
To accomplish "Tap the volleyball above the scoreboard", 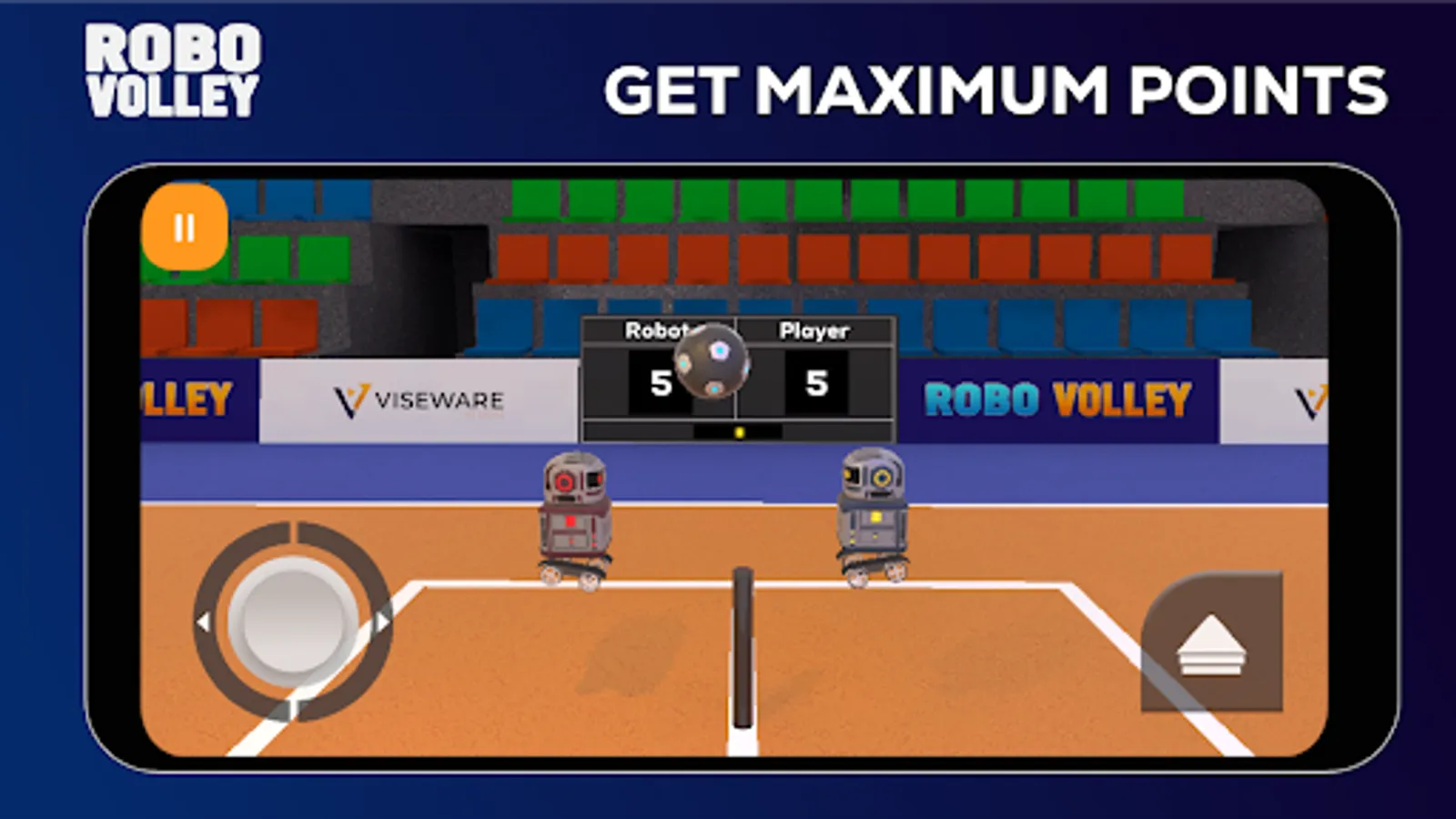I will pos(712,364).
